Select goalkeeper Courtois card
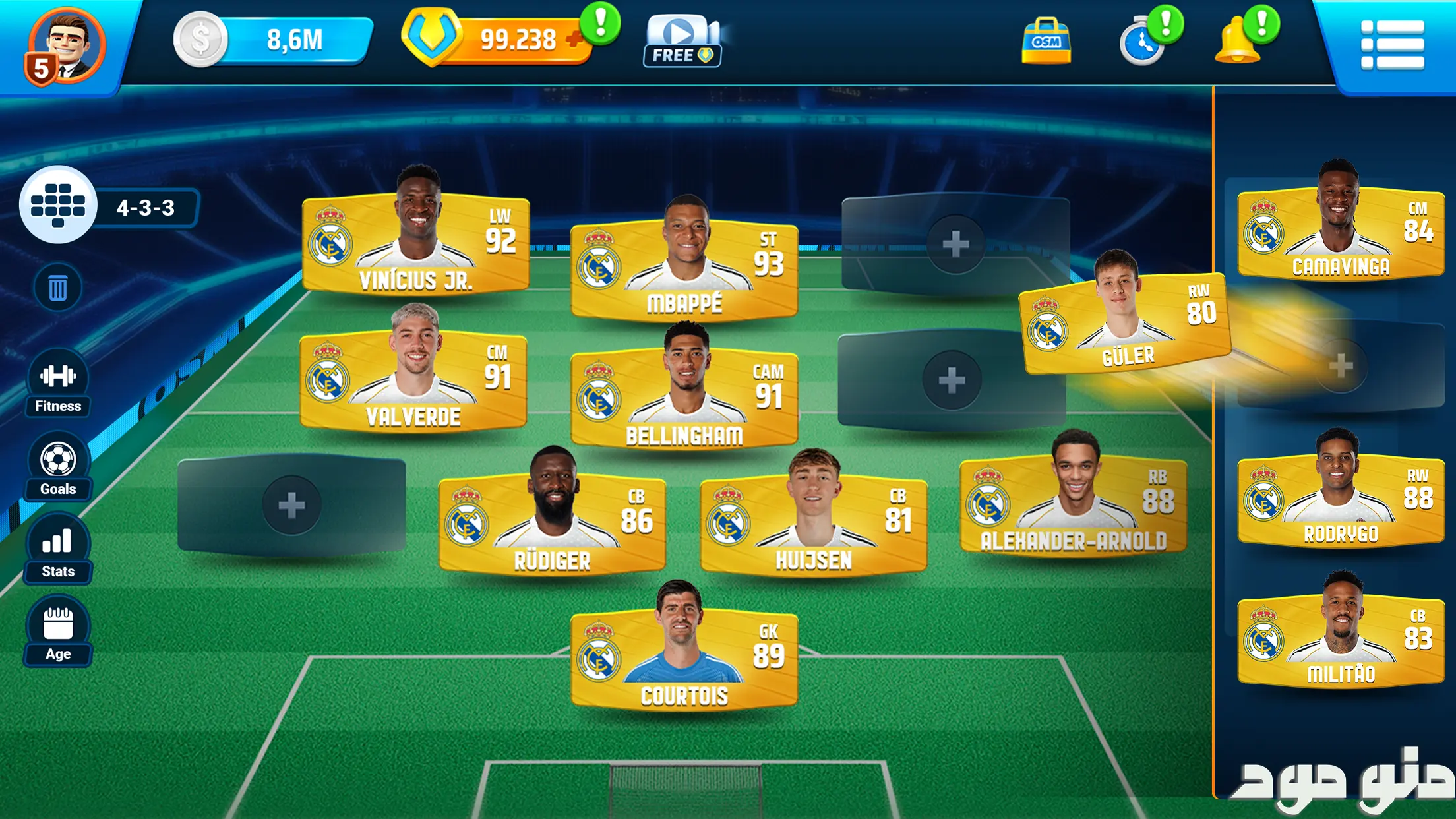 tap(684, 659)
